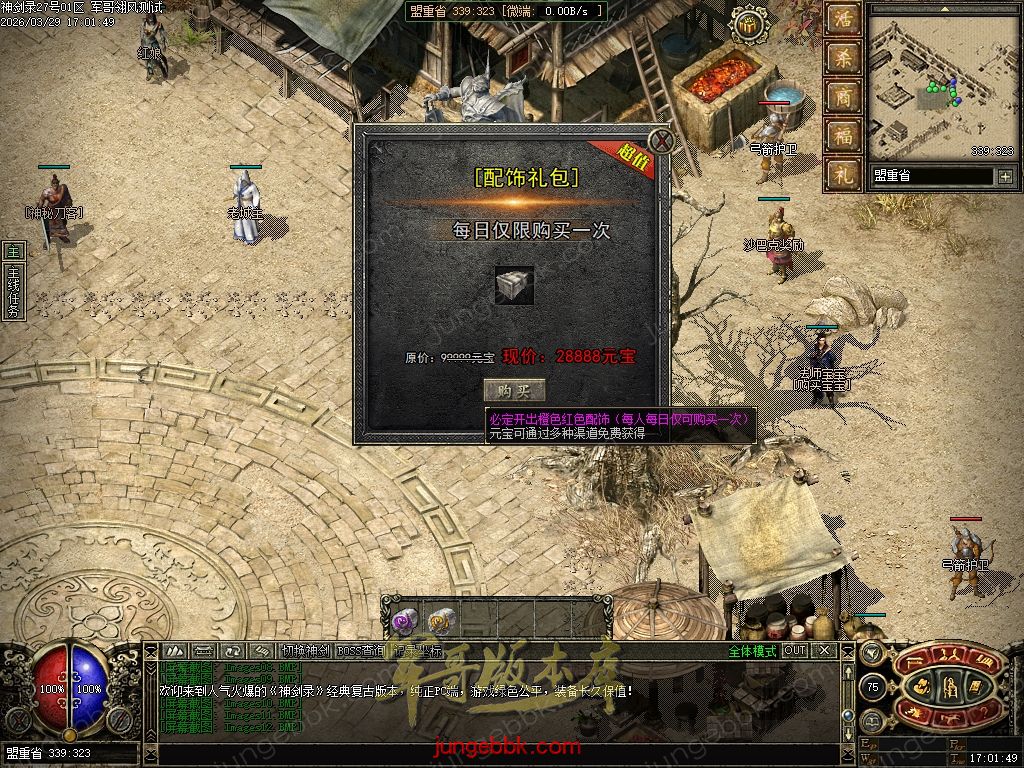Image resolution: width=1024 pixels, height=768 pixels.
Task: Open the BOSS查询 lookup
Action: point(361,650)
